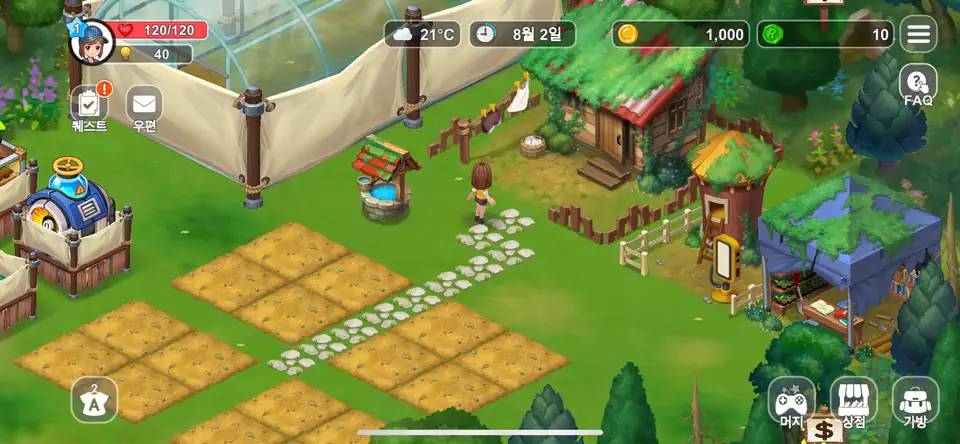Tap the player avatar portrait
The width and height of the screenshot is (960, 444).
(91, 41)
